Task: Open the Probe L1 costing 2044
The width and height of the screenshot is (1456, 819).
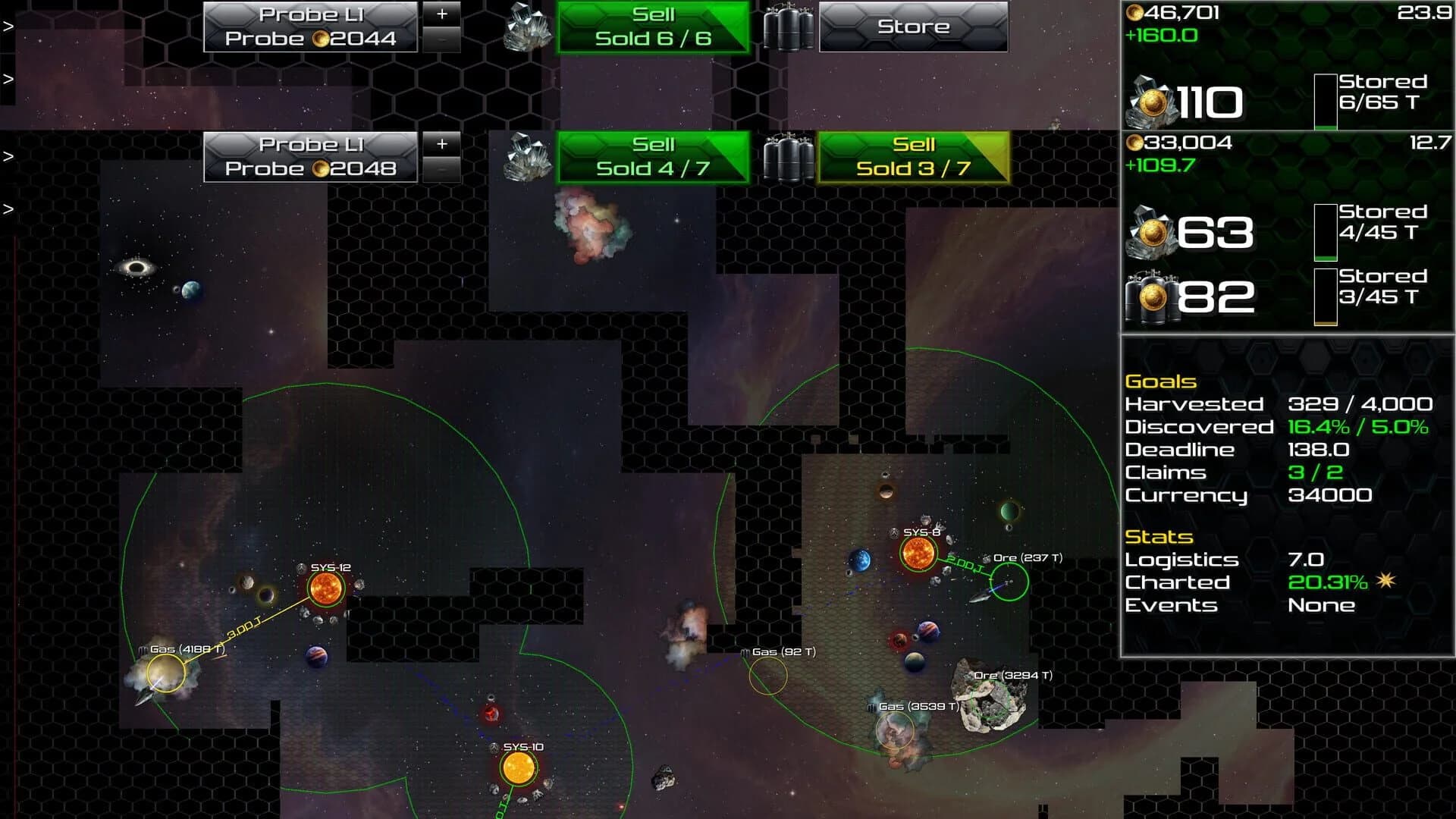Action: (309, 27)
